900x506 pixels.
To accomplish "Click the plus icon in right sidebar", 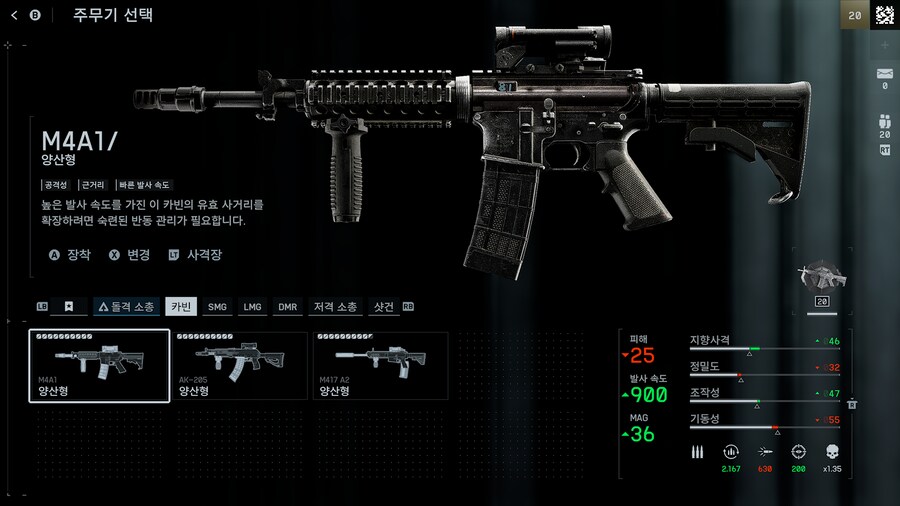I will [x=884, y=45].
